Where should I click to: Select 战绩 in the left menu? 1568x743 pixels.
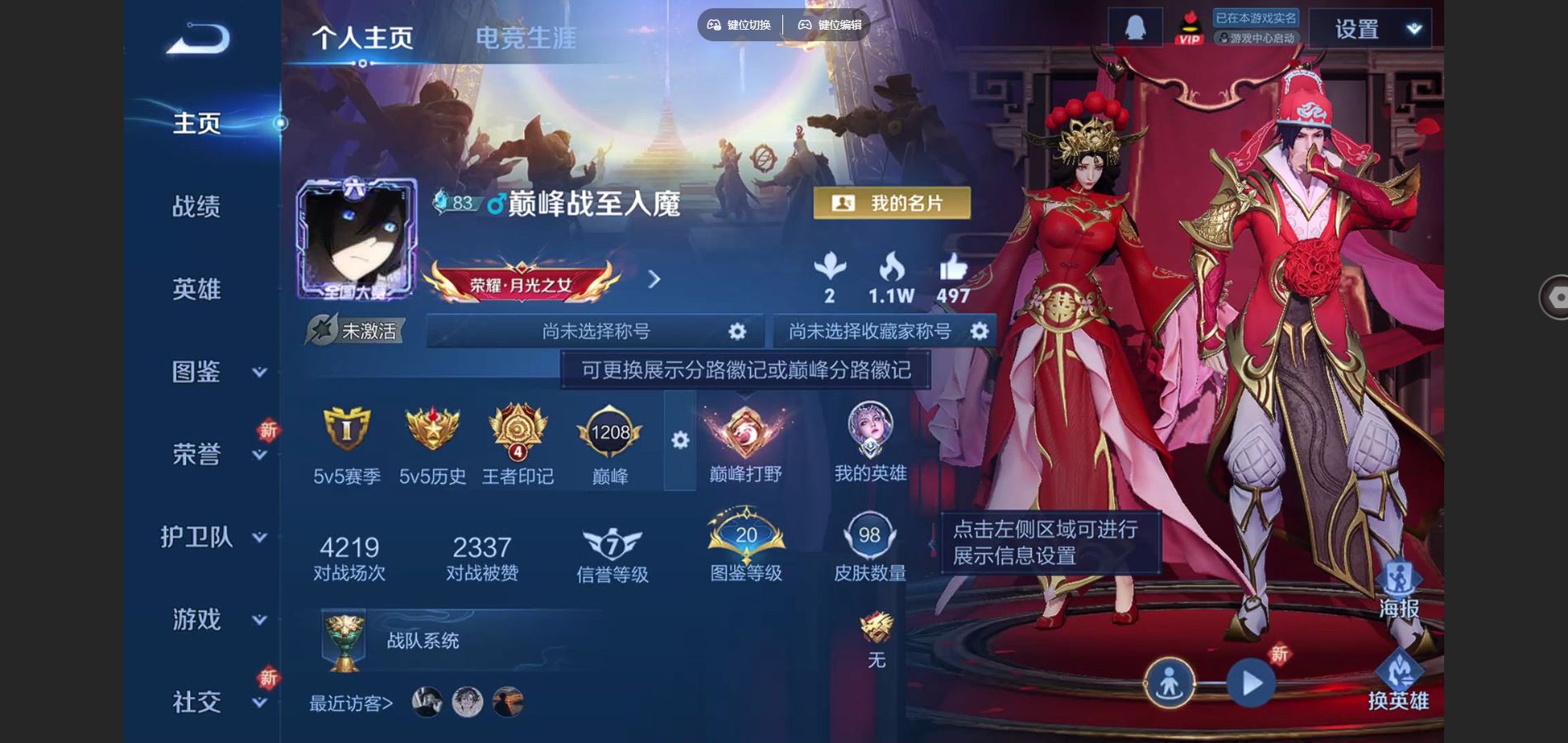point(198,206)
